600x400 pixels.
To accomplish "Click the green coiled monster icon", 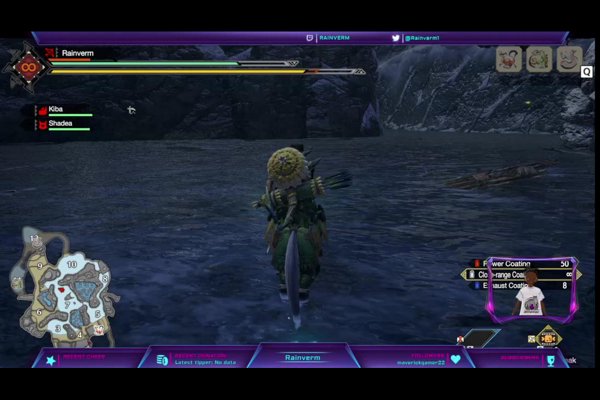I will coord(540,60).
